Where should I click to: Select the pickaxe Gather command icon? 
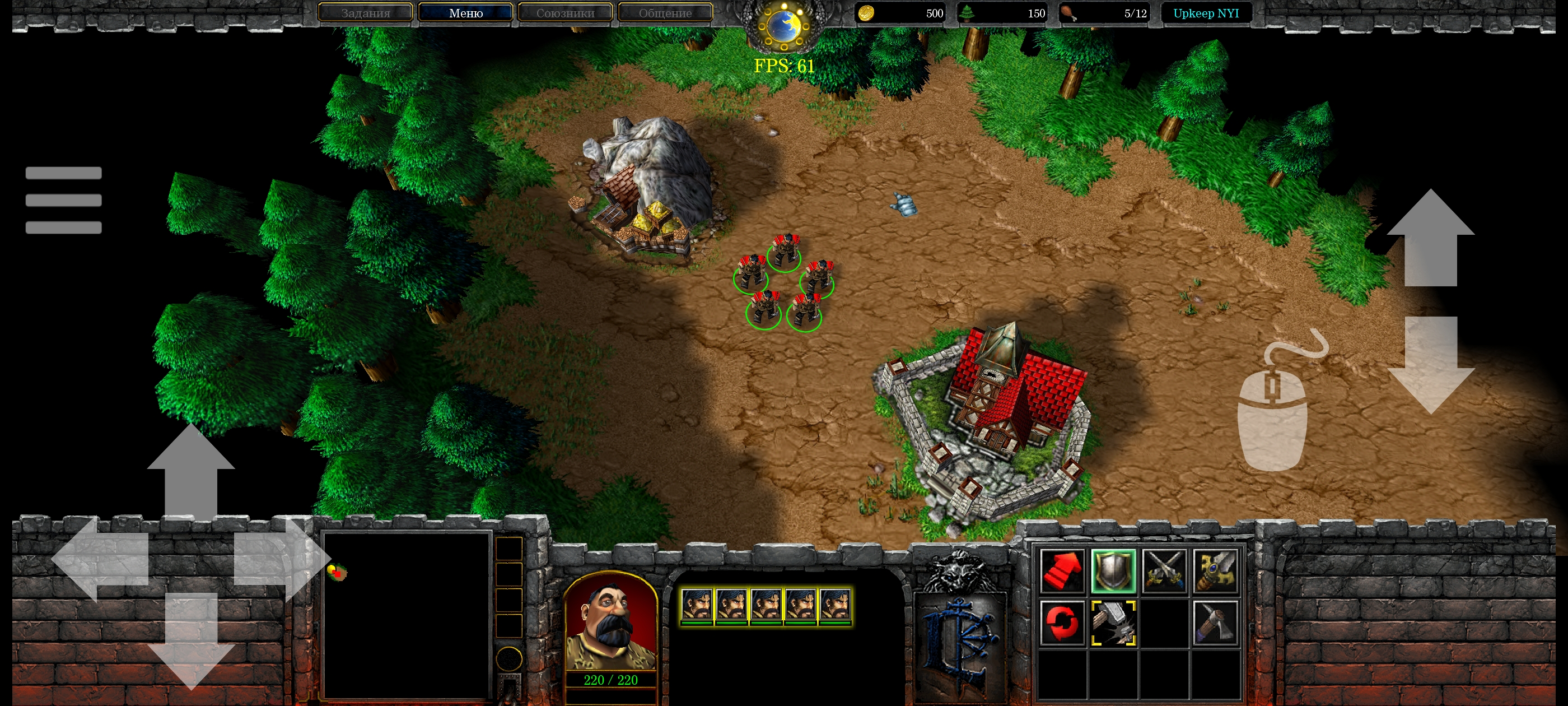[1215, 623]
